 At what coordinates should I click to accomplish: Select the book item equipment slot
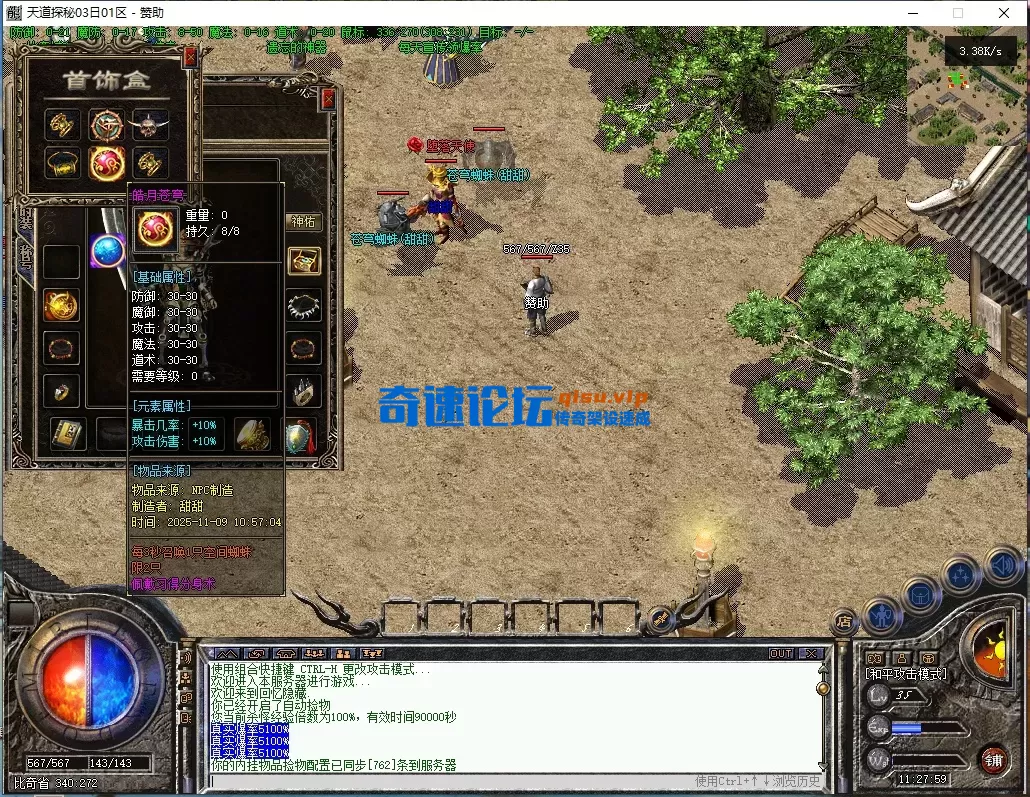65,434
